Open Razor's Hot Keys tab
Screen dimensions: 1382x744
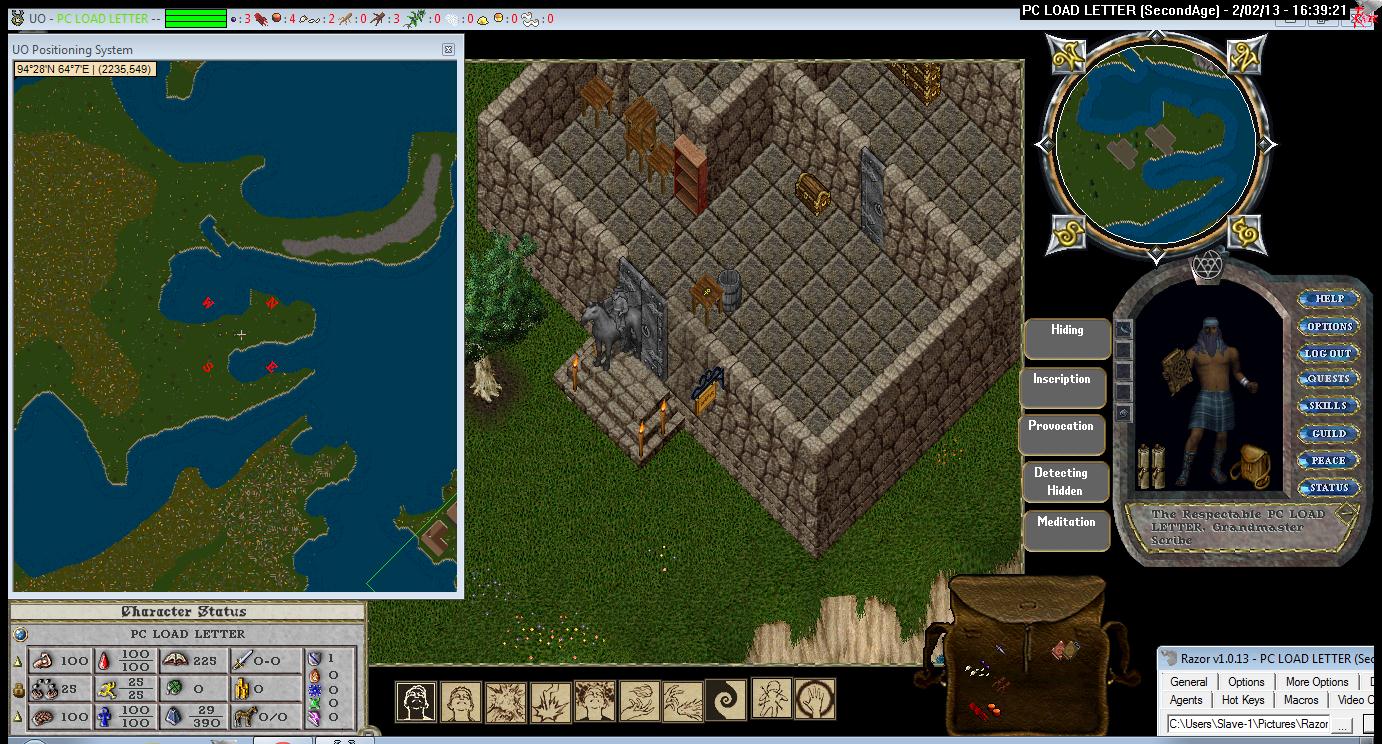pyautogui.click(x=1243, y=700)
